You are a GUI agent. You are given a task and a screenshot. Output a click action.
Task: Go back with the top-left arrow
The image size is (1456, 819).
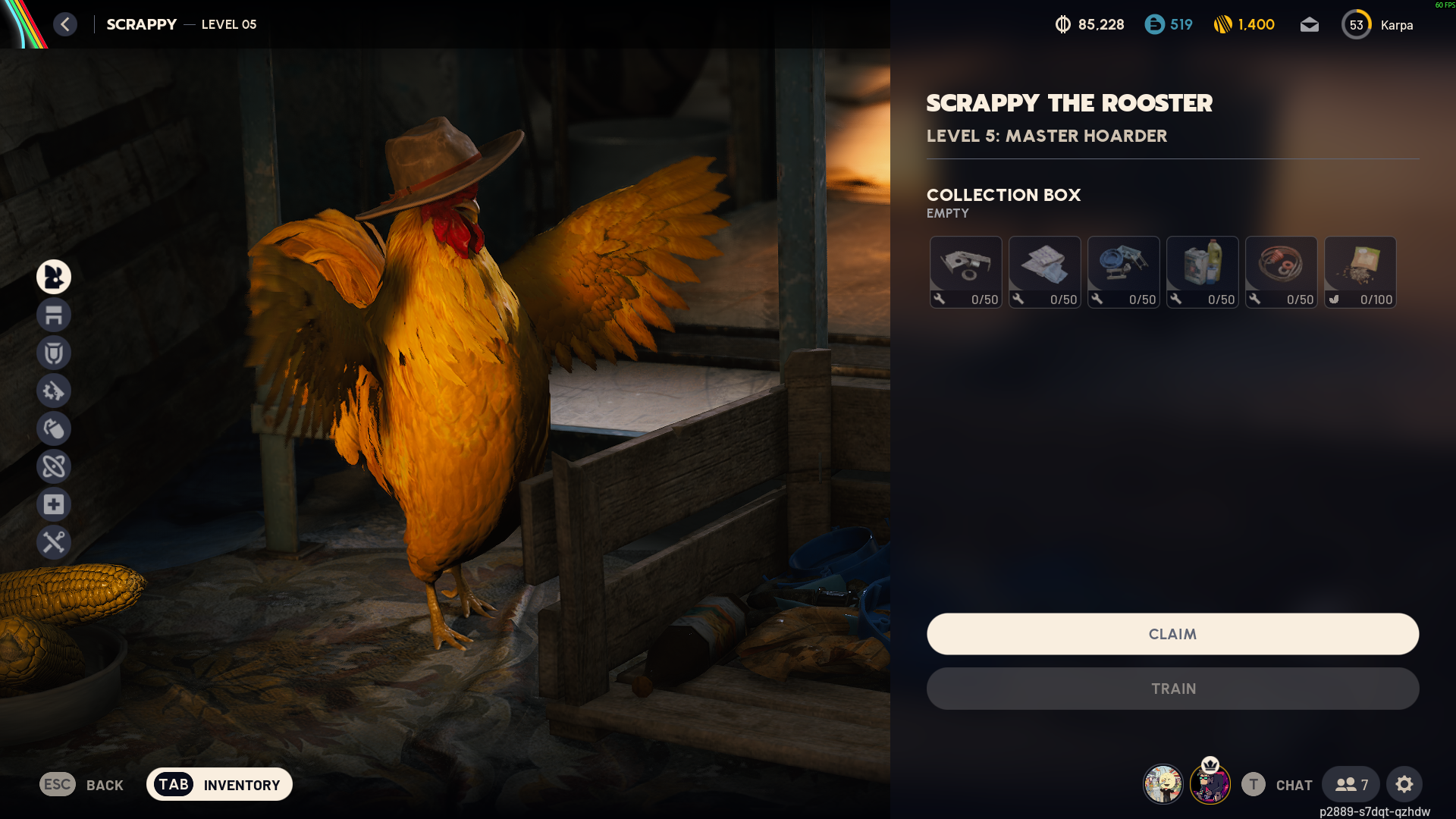[x=65, y=24]
